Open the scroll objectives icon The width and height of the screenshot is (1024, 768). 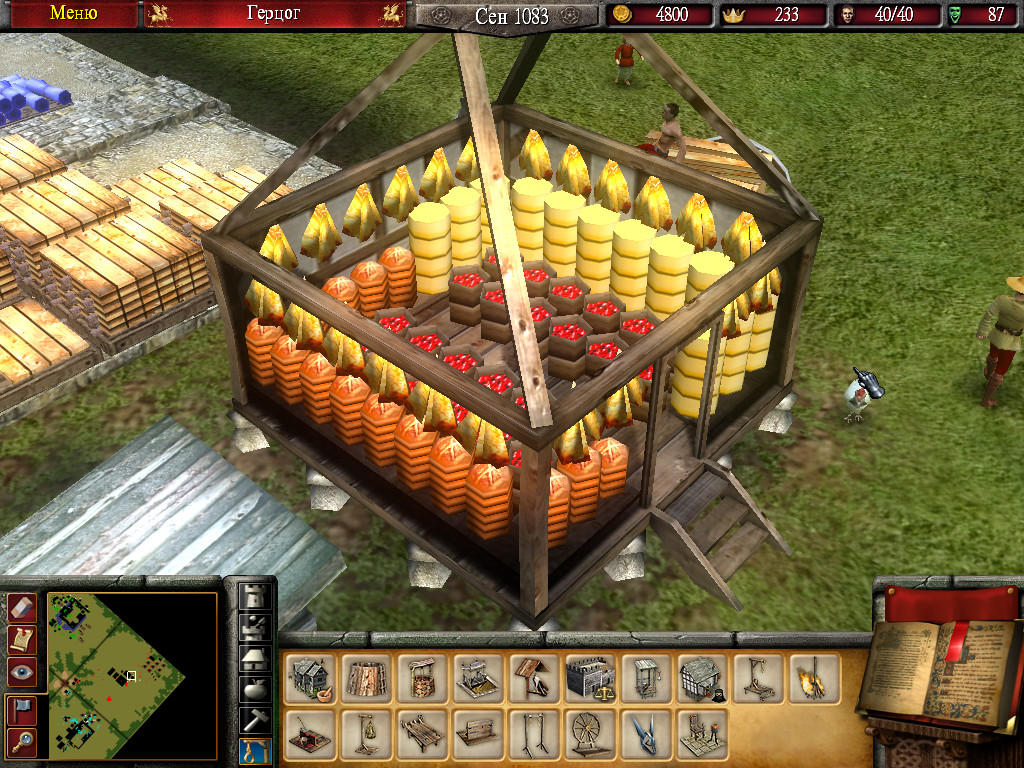[22, 640]
